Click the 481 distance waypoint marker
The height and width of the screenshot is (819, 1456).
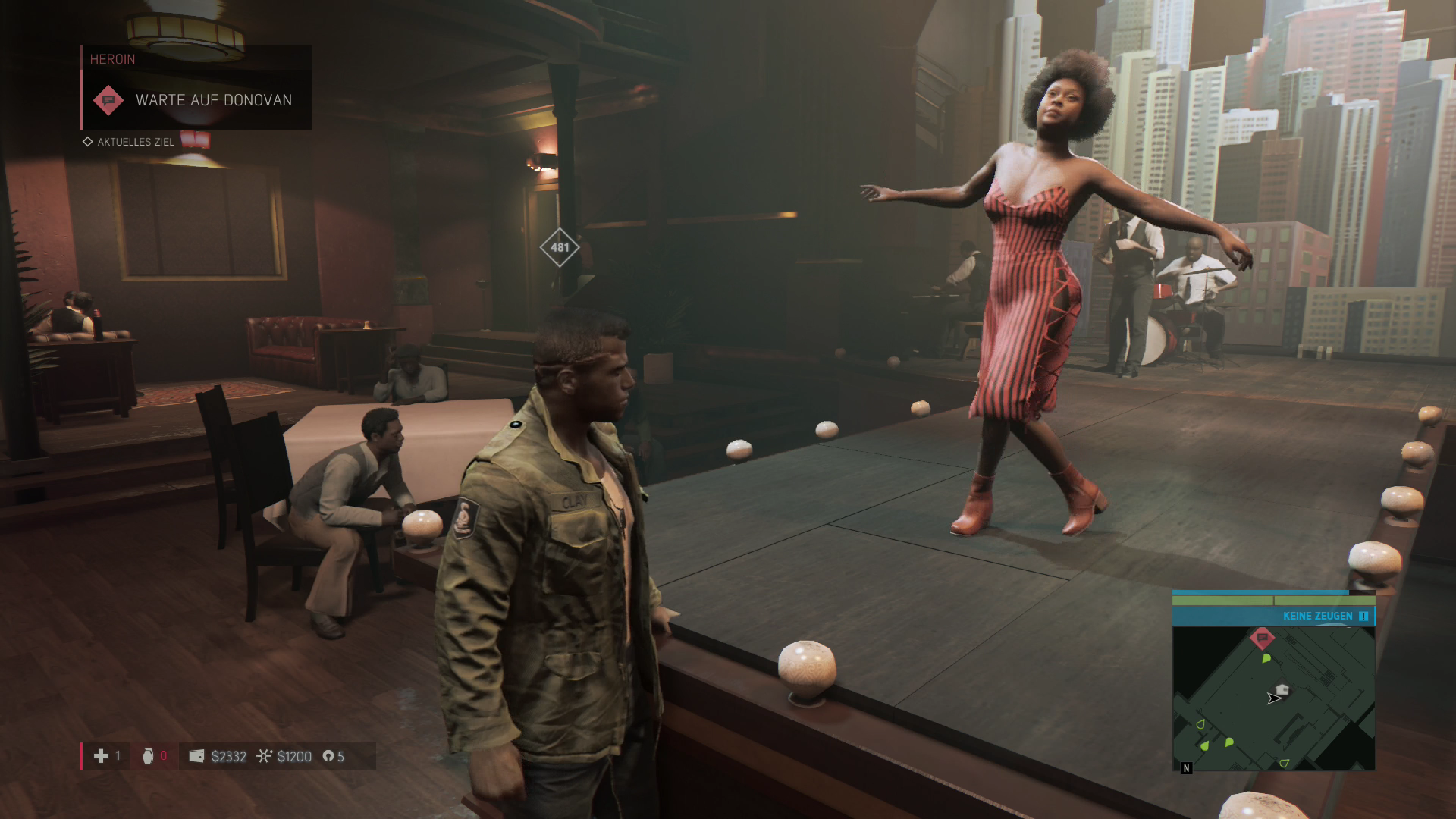pyautogui.click(x=560, y=247)
